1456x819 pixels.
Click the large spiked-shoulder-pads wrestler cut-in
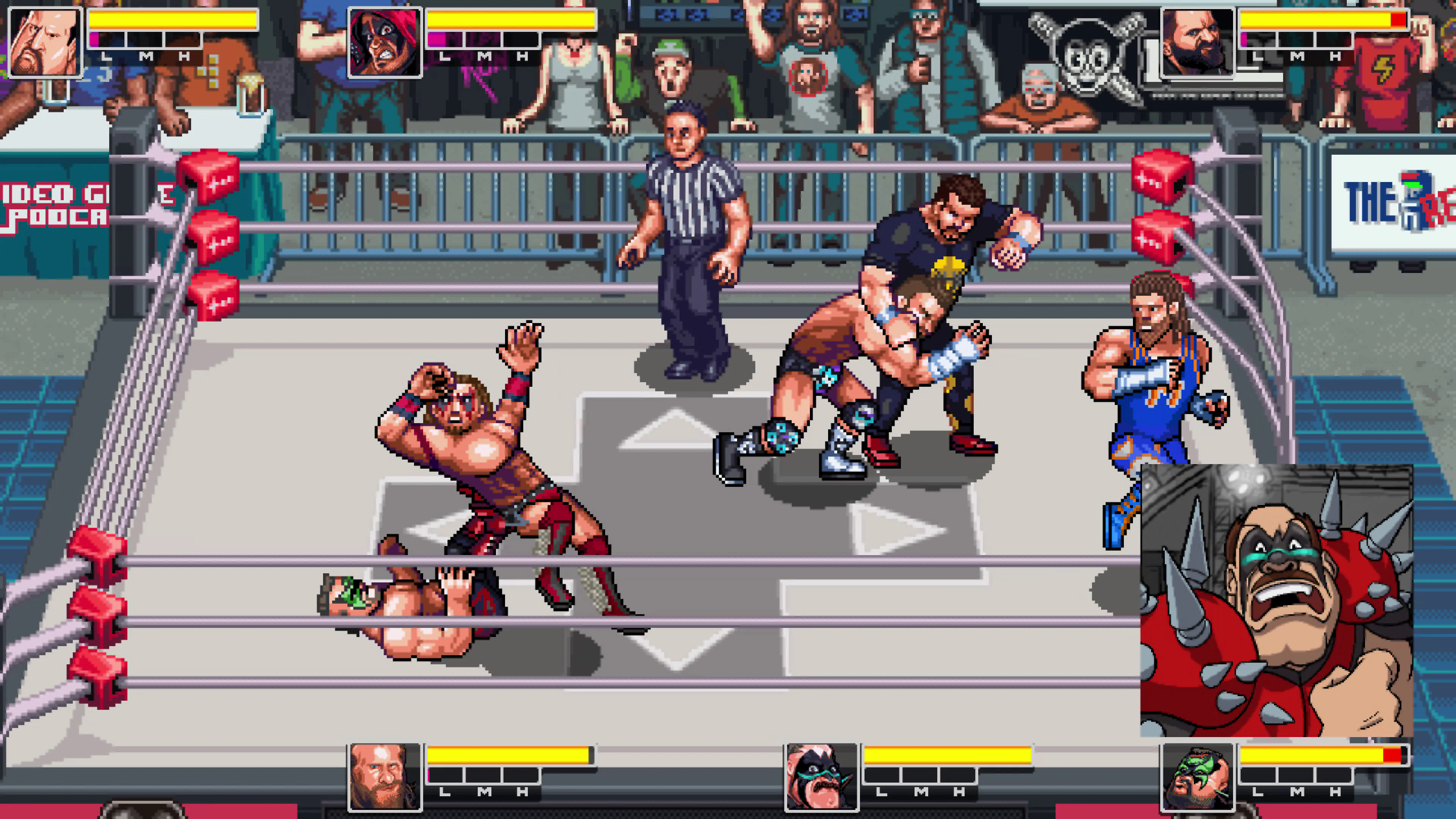(1276, 600)
